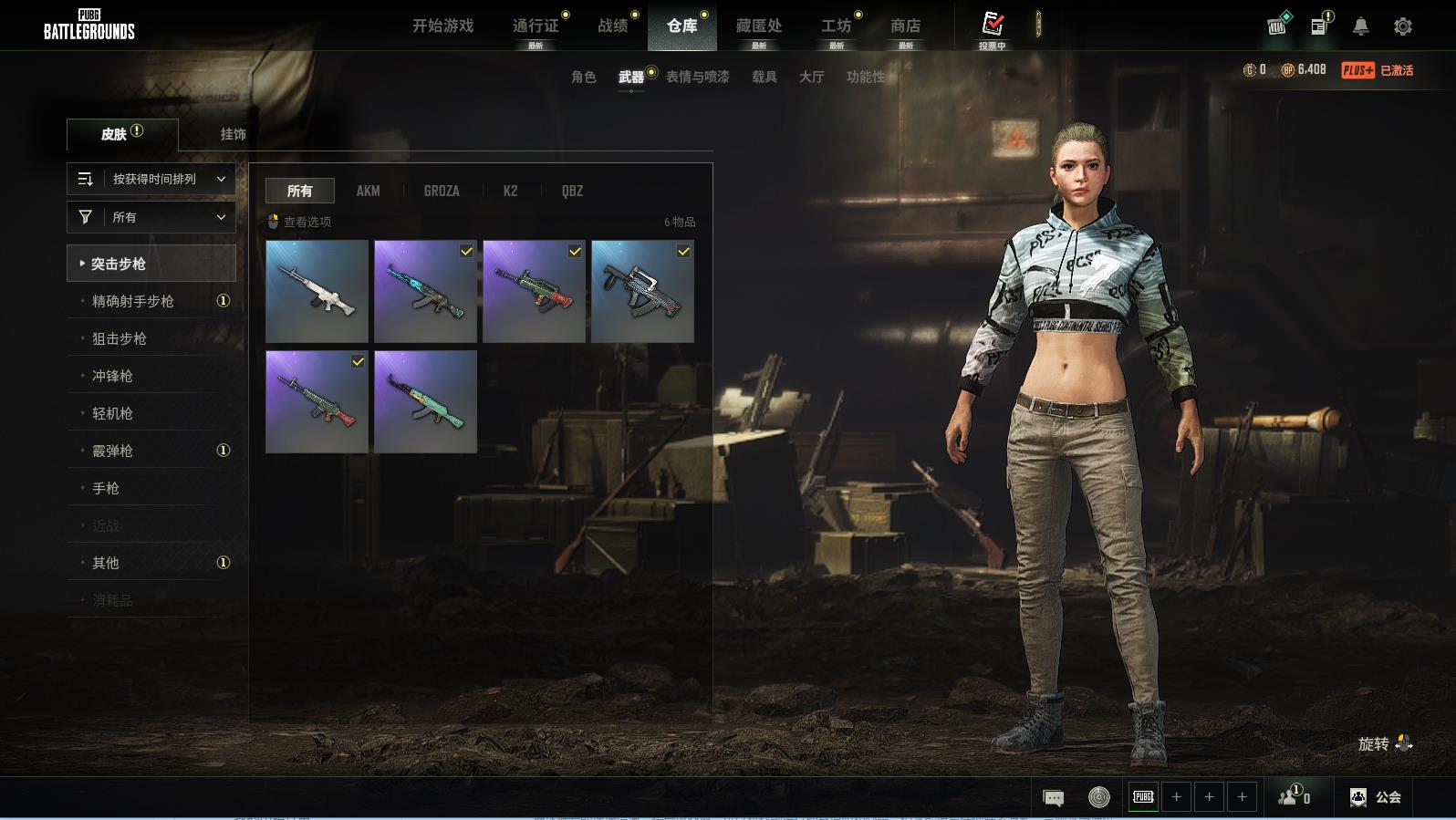Open the 按获得时间排列 sort dropdown
This screenshot has width=1456, height=820.
pyautogui.click(x=151, y=179)
